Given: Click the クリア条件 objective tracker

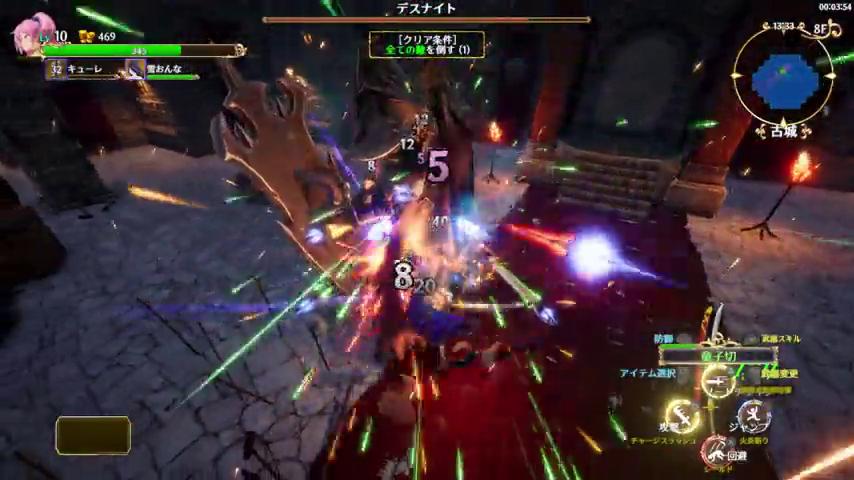Looking at the screenshot, I should 426,44.
